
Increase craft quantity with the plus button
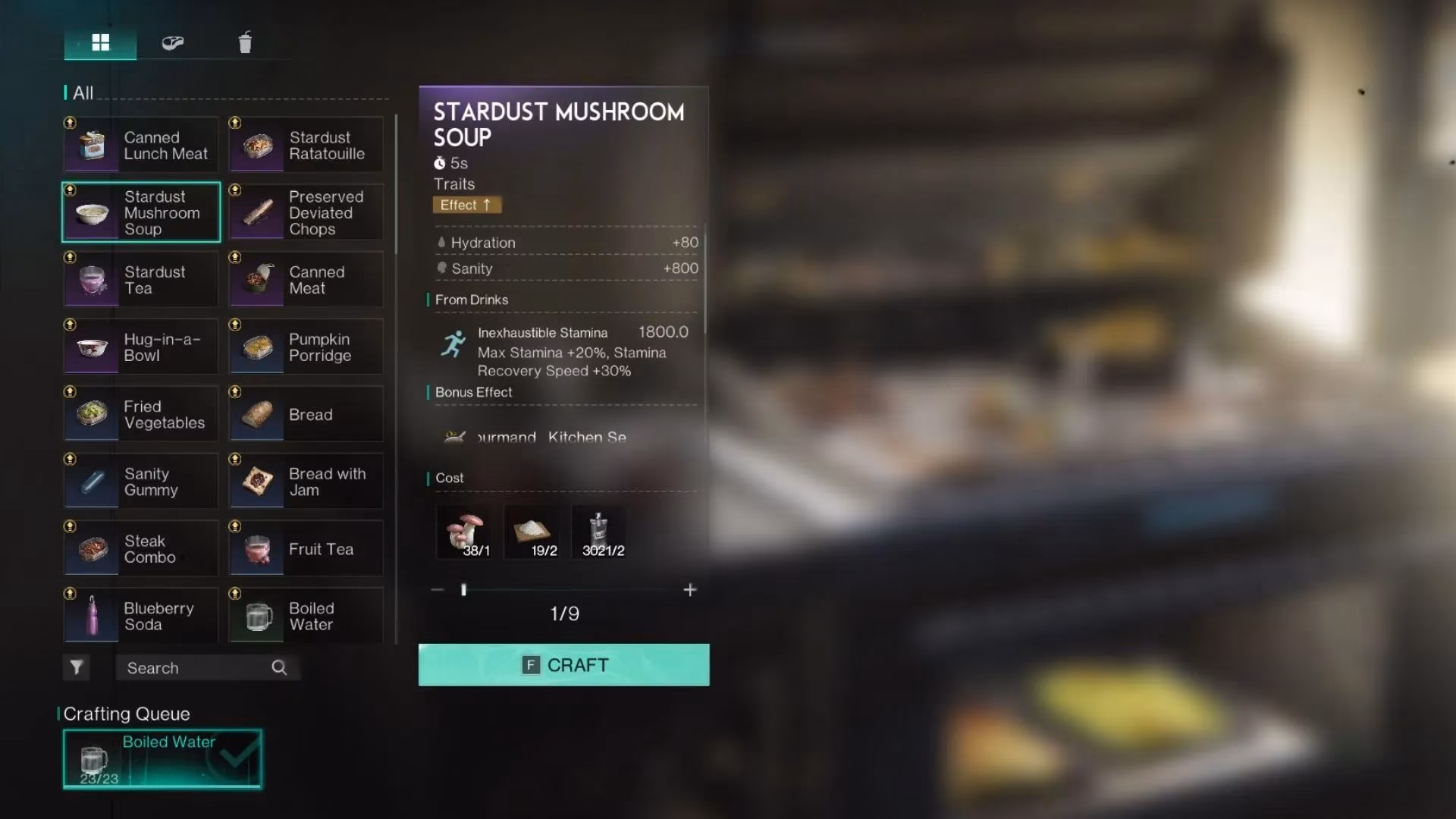click(689, 590)
